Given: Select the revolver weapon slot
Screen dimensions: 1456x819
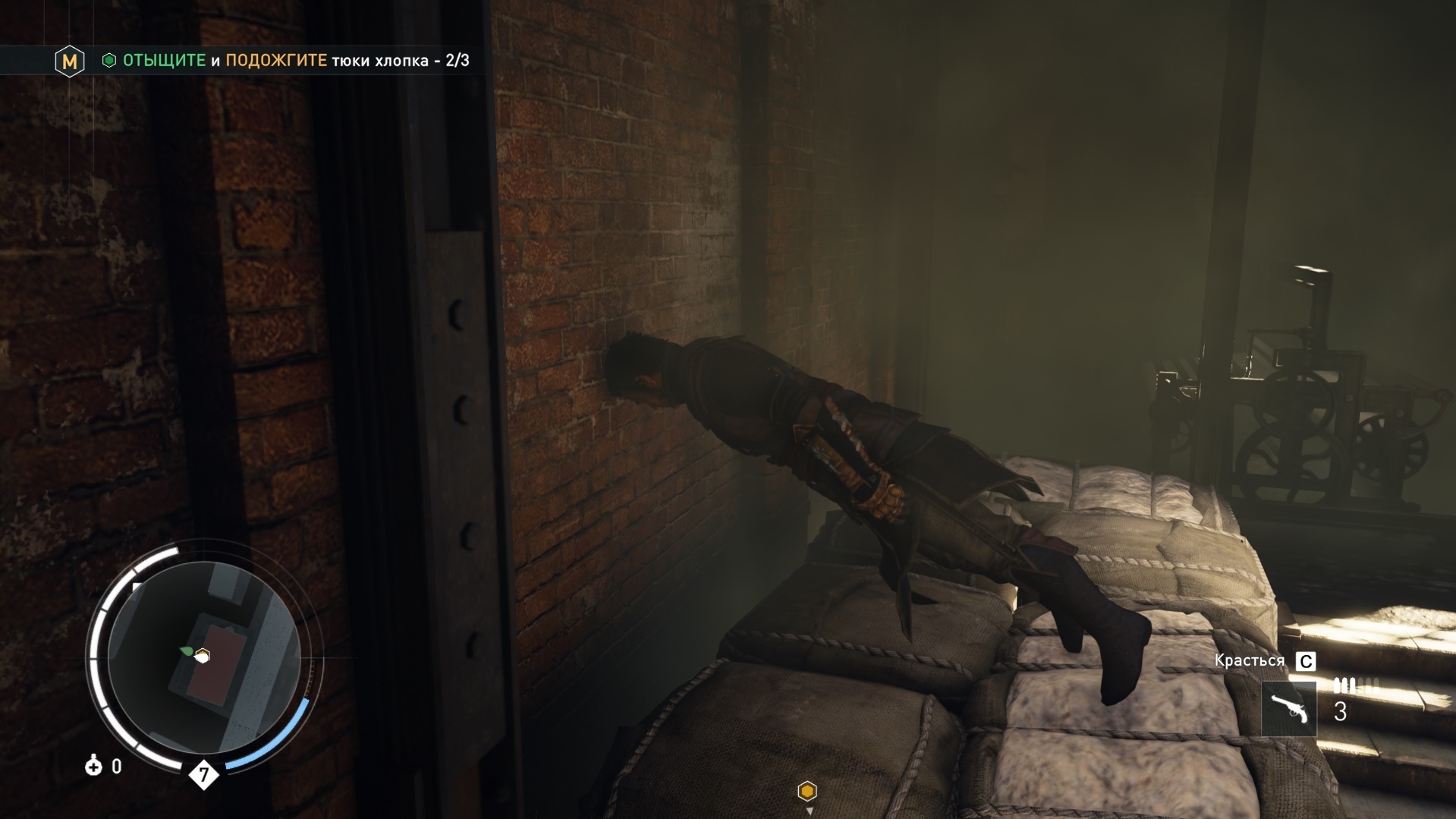Looking at the screenshot, I should pos(1289,709).
